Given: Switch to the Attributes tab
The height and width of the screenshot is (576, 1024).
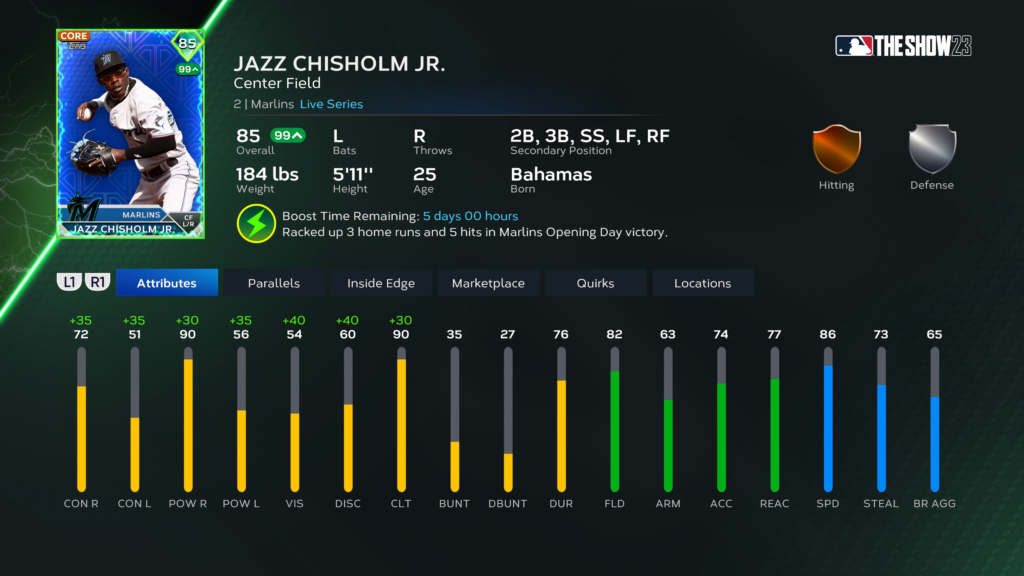Looking at the screenshot, I should 166,283.
